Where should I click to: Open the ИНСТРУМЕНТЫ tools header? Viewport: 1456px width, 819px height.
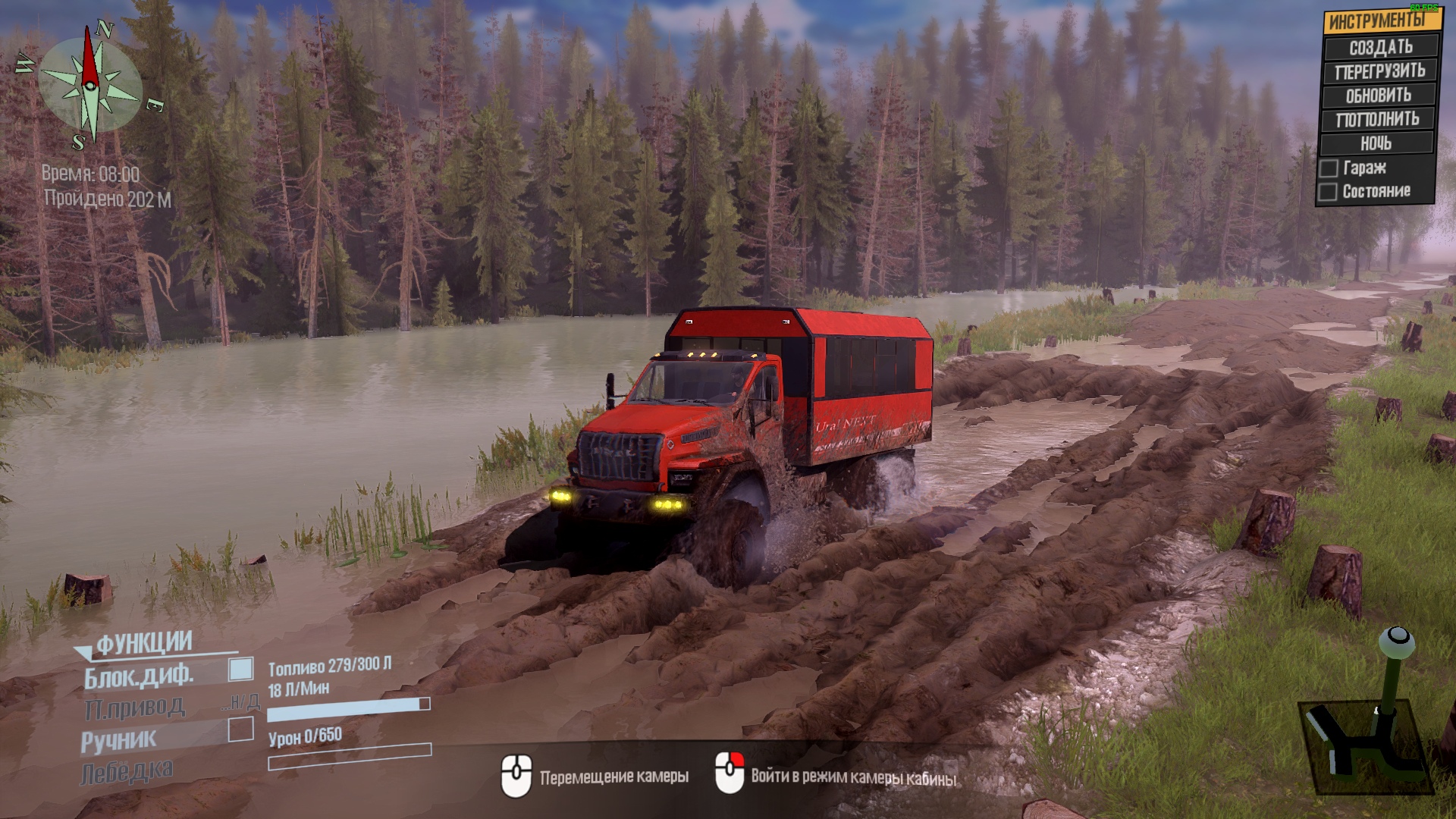(x=1379, y=20)
